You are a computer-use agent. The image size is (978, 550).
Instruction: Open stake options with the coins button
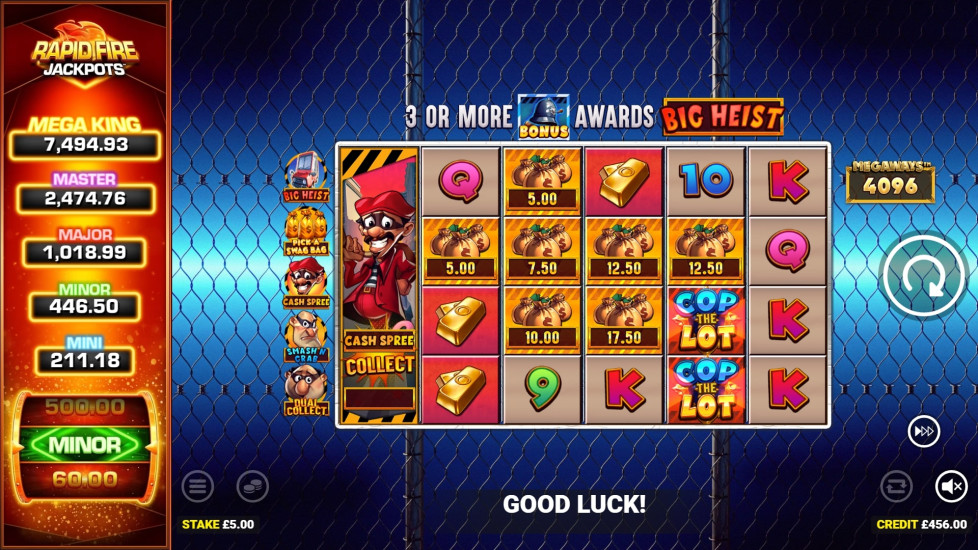(252, 487)
